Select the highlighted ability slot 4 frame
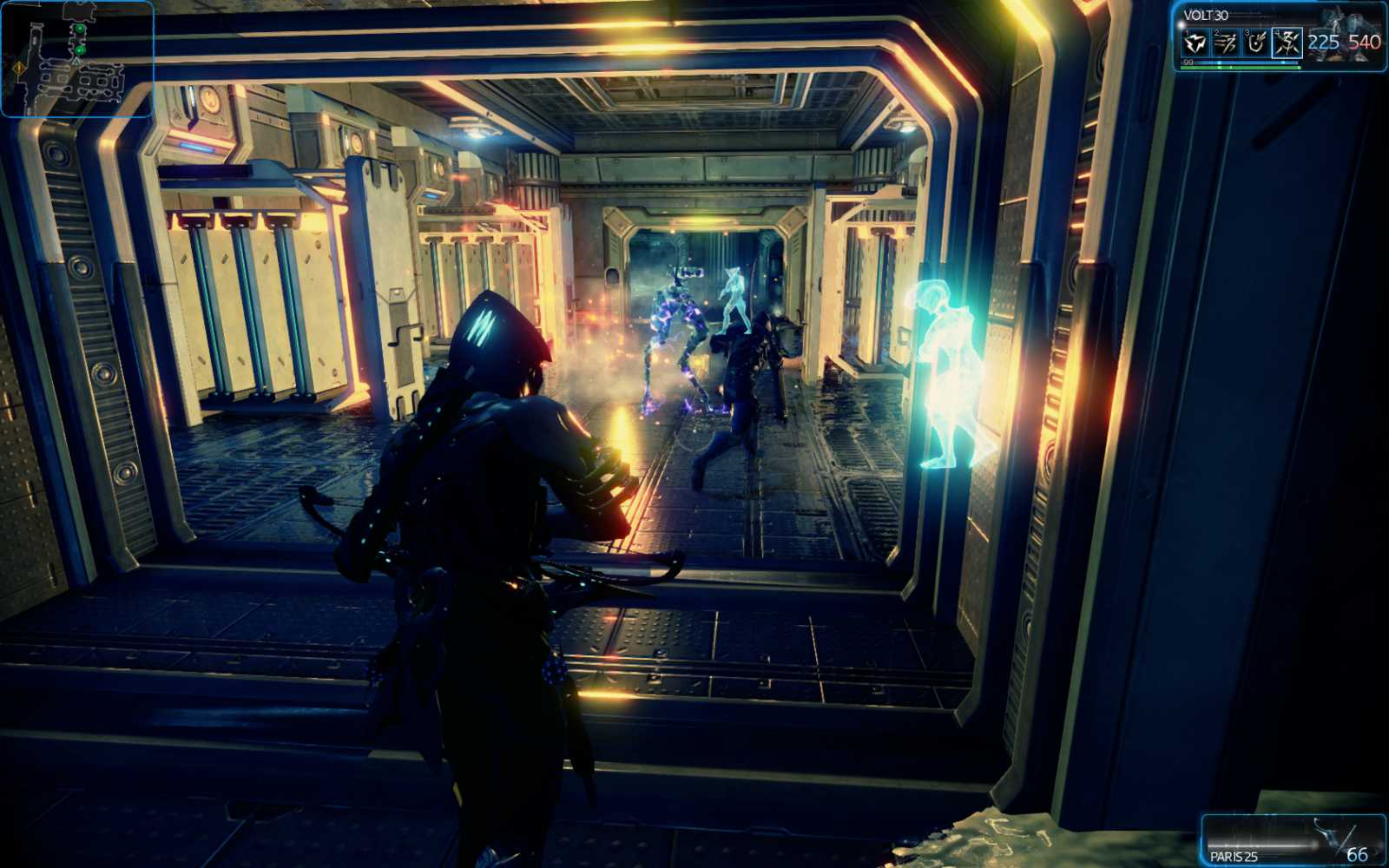Image resolution: width=1389 pixels, height=868 pixels. point(1288,43)
